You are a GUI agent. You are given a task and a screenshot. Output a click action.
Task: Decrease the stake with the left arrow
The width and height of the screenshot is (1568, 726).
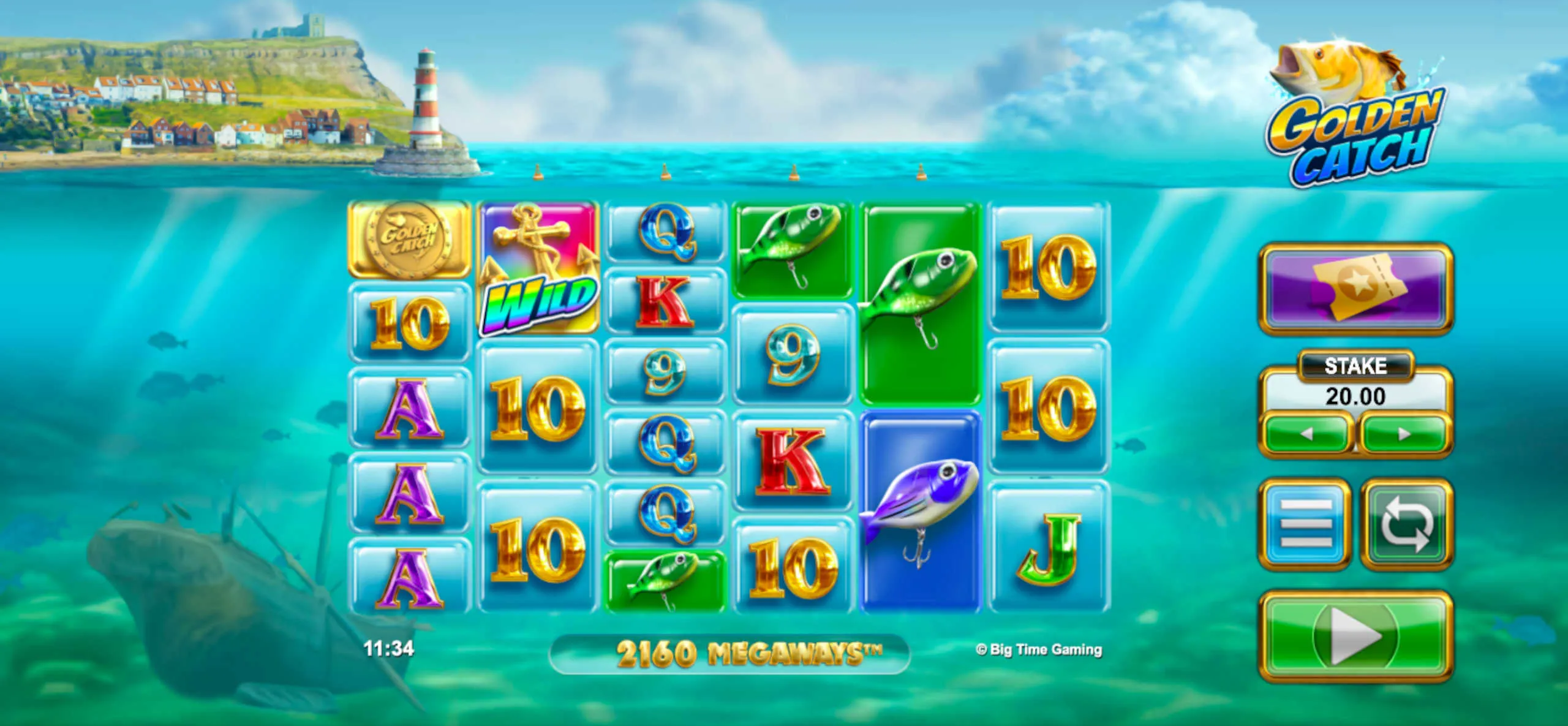1306,434
